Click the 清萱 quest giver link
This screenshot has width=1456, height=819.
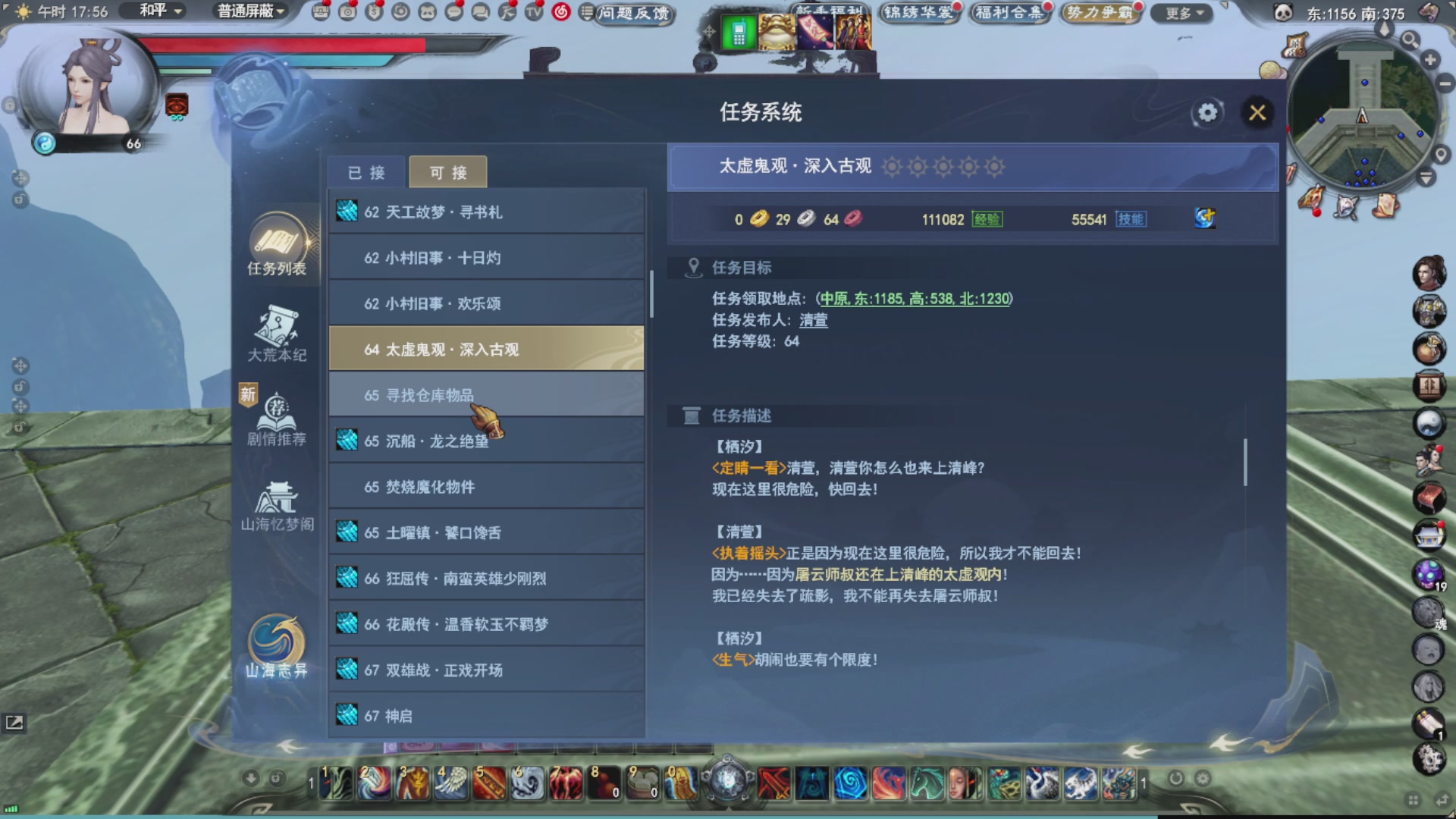(x=814, y=320)
